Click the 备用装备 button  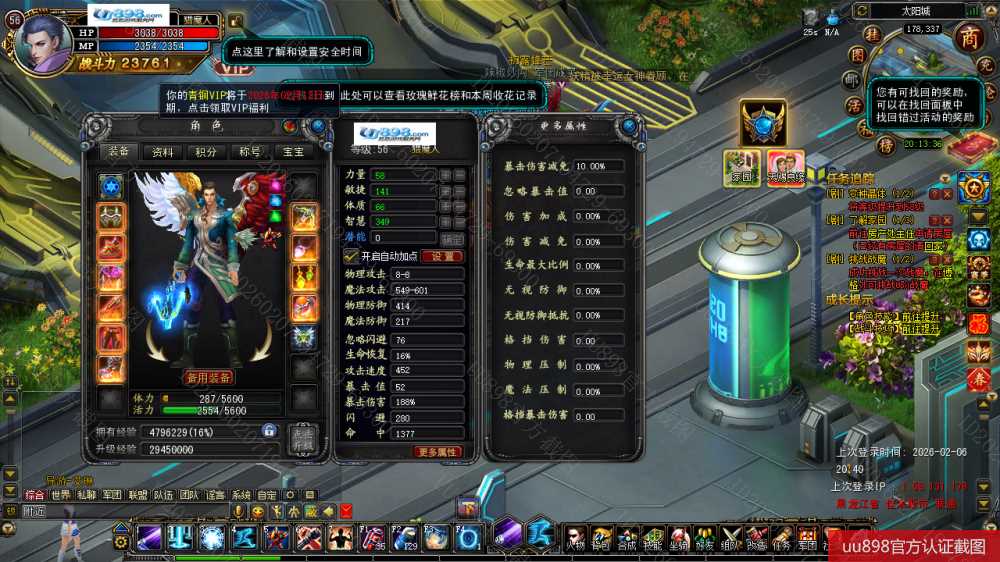(208, 377)
